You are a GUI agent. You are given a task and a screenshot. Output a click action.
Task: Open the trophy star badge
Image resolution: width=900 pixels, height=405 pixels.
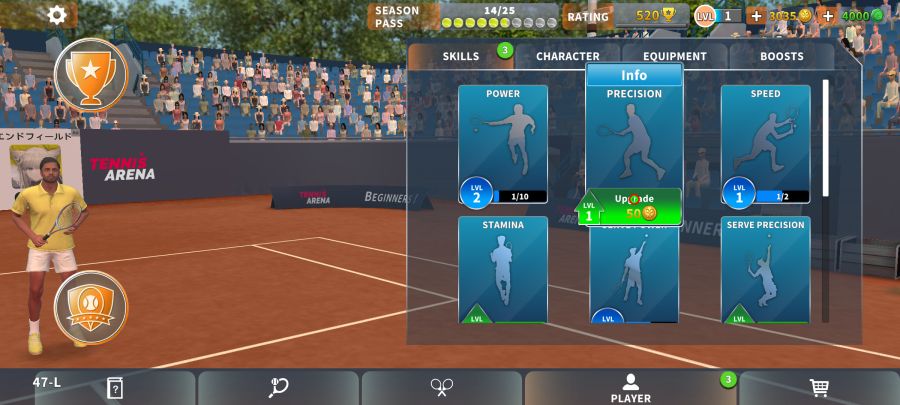(90, 73)
